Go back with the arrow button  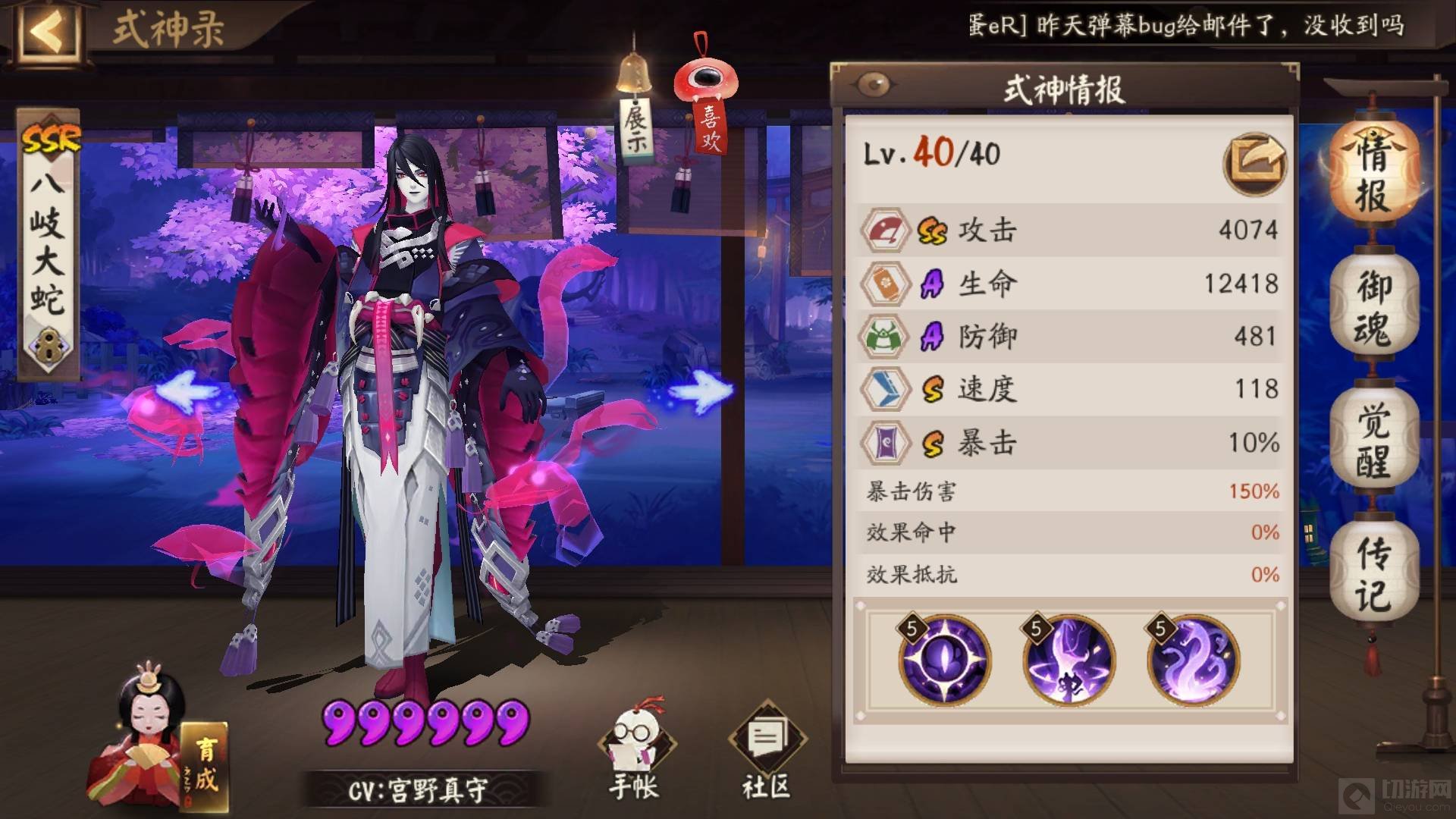[47, 32]
